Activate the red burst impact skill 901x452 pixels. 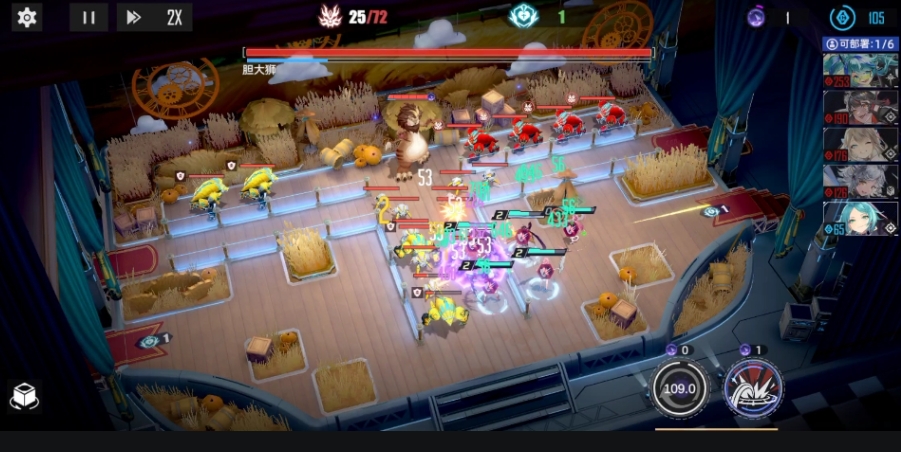[753, 387]
